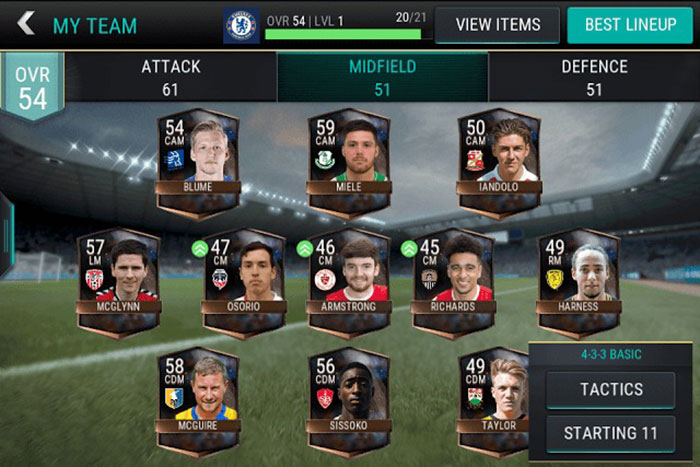Pick the Iandolo player card
Image resolution: width=700 pixels, height=467 pixels.
pyautogui.click(x=498, y=160)
